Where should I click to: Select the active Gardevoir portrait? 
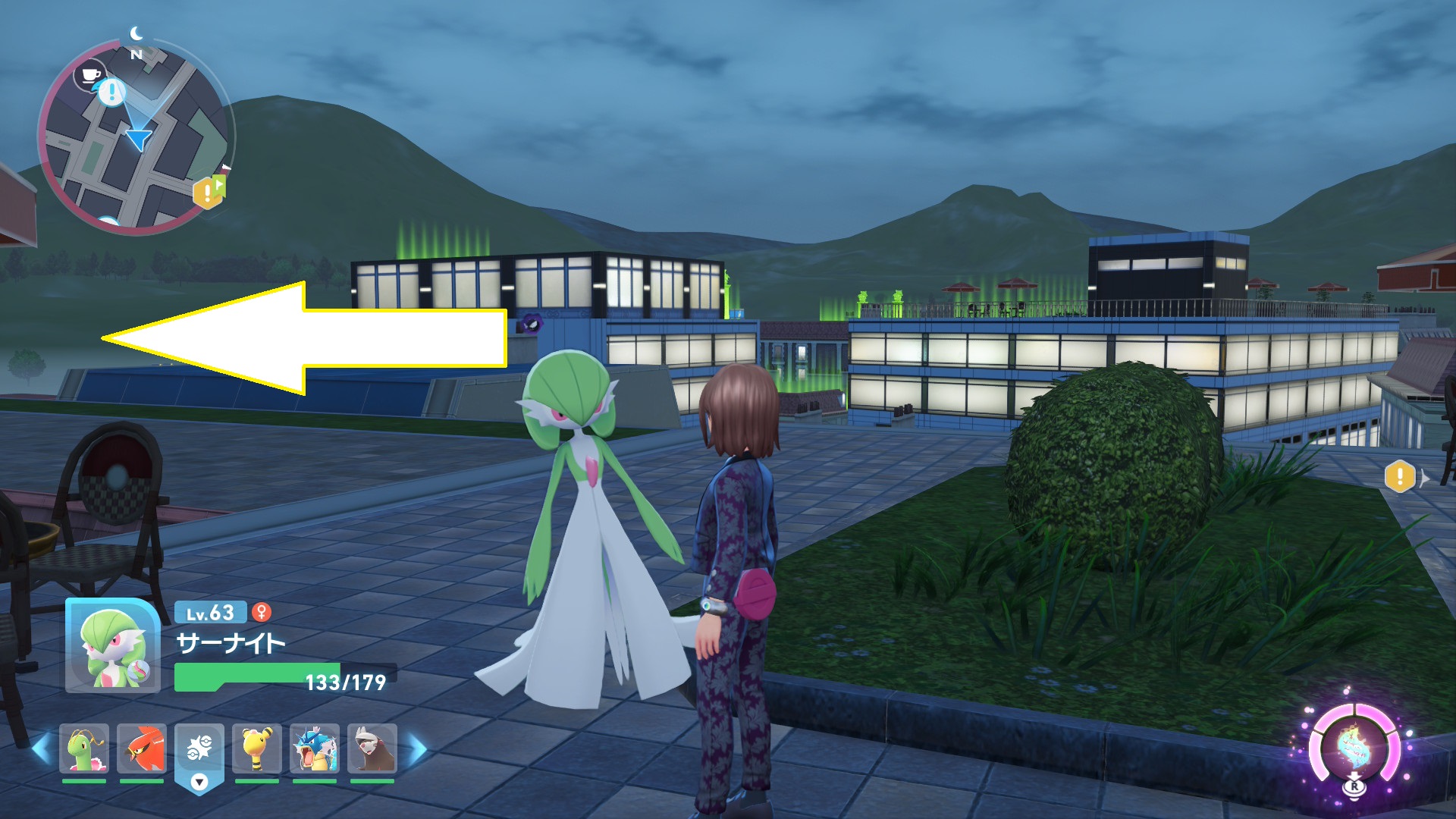(x=112, y=646)
